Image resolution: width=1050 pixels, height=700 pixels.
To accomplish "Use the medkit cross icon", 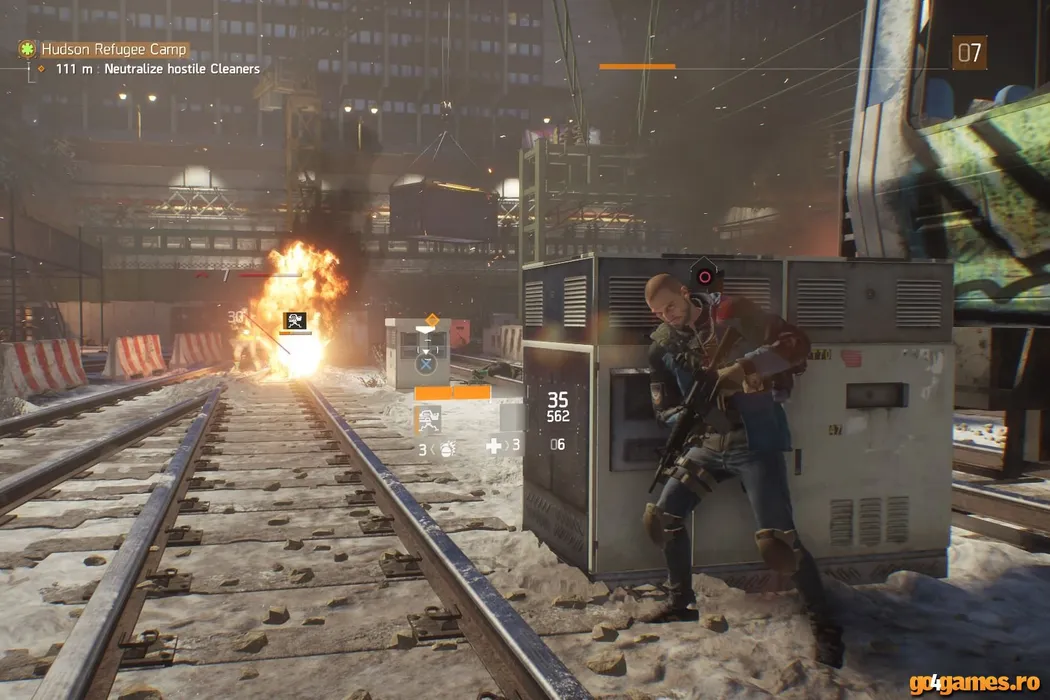I will (x=494, y=445).
